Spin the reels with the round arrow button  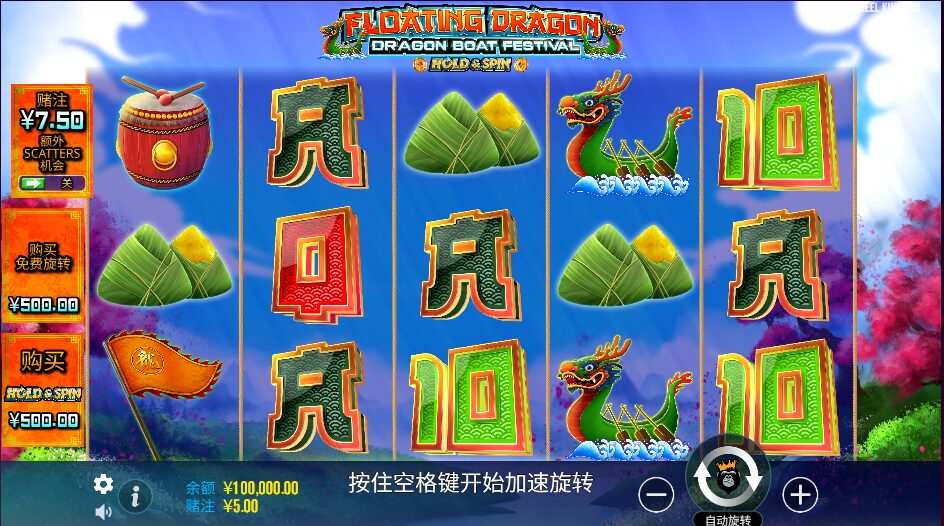click(729, 479)
